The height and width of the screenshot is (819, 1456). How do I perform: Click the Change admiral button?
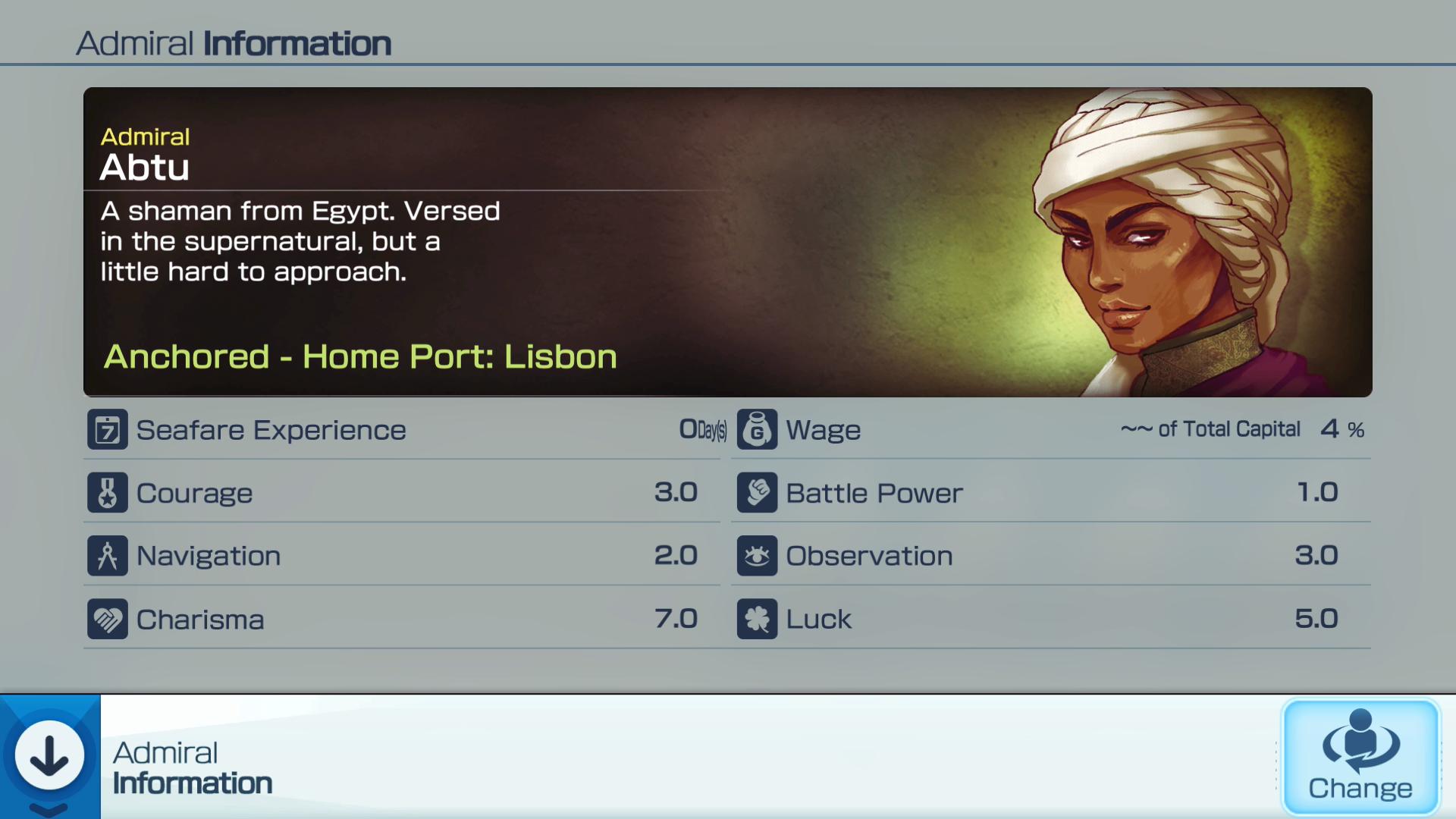tap(1360, 757)
